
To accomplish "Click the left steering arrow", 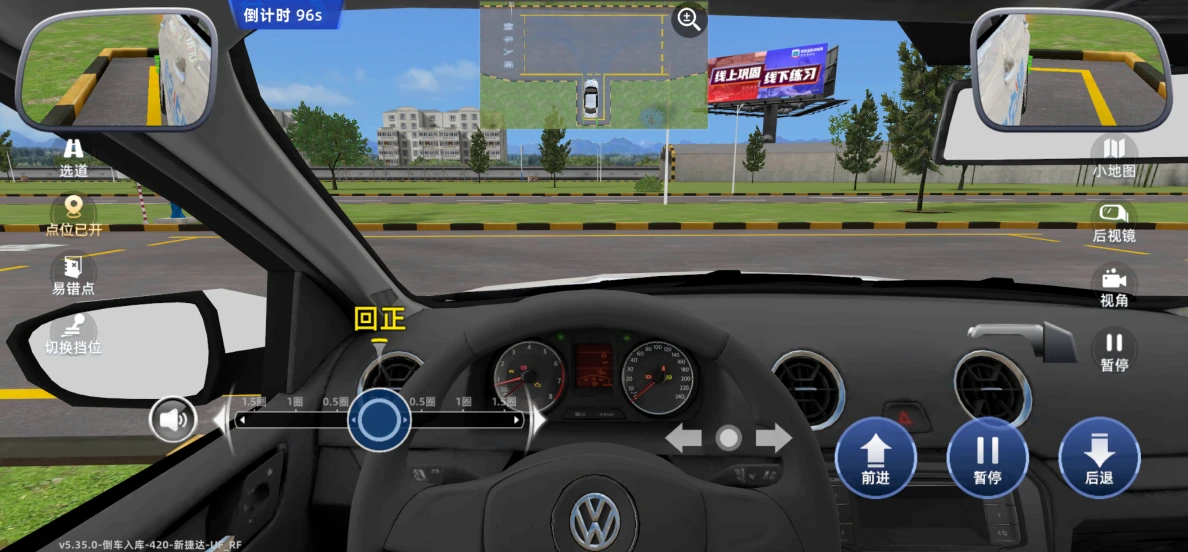I will pos(684,438).
